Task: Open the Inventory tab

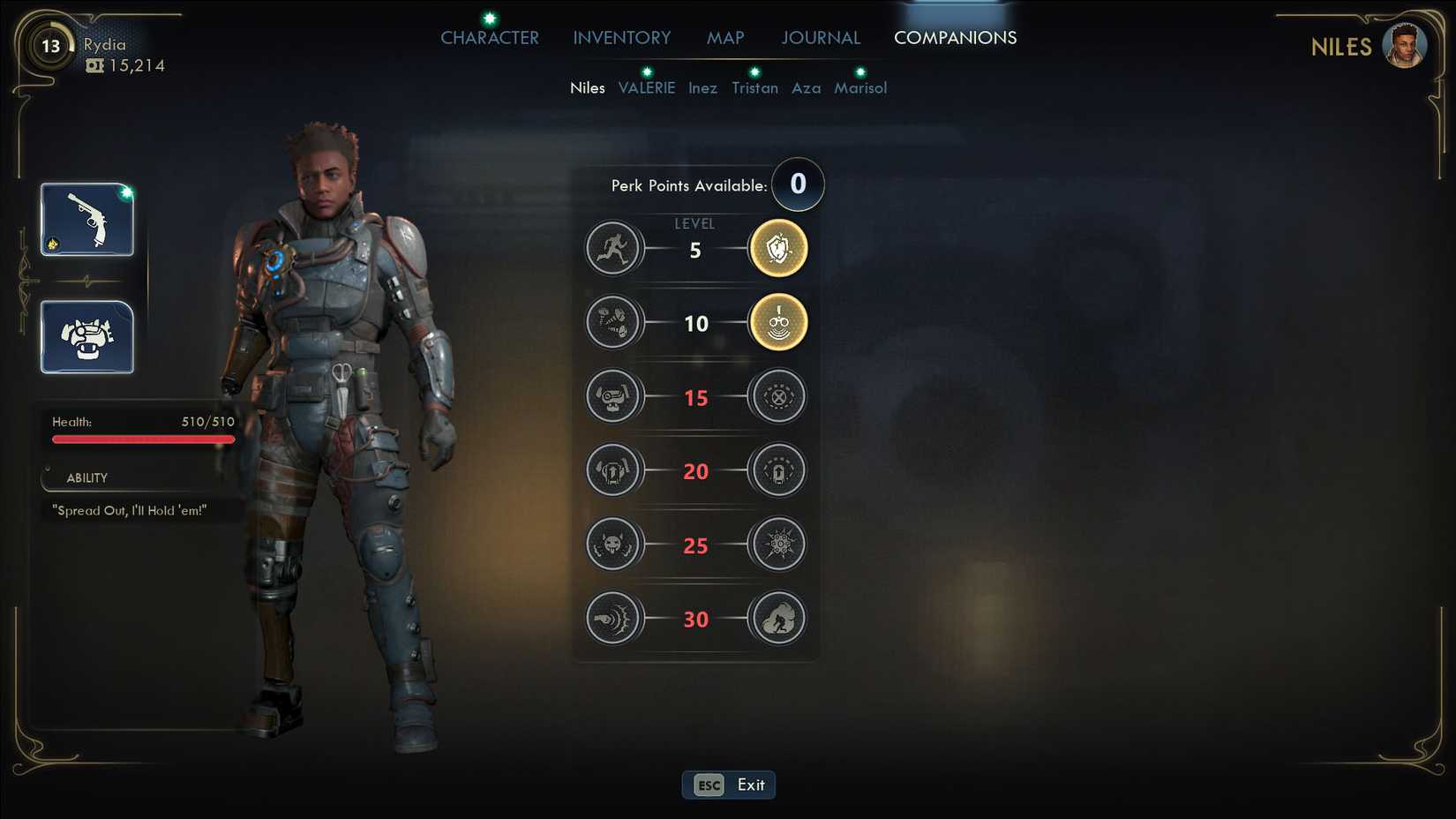Action: (621, 38)
